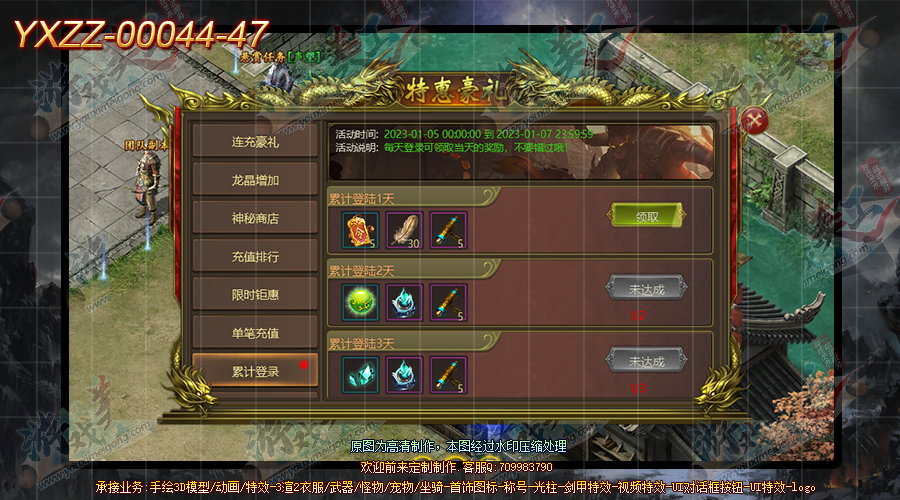Choose the 单笔充值 single recharge tab
The width and height of the screenshot is (900, 500).
pos(255,332)
